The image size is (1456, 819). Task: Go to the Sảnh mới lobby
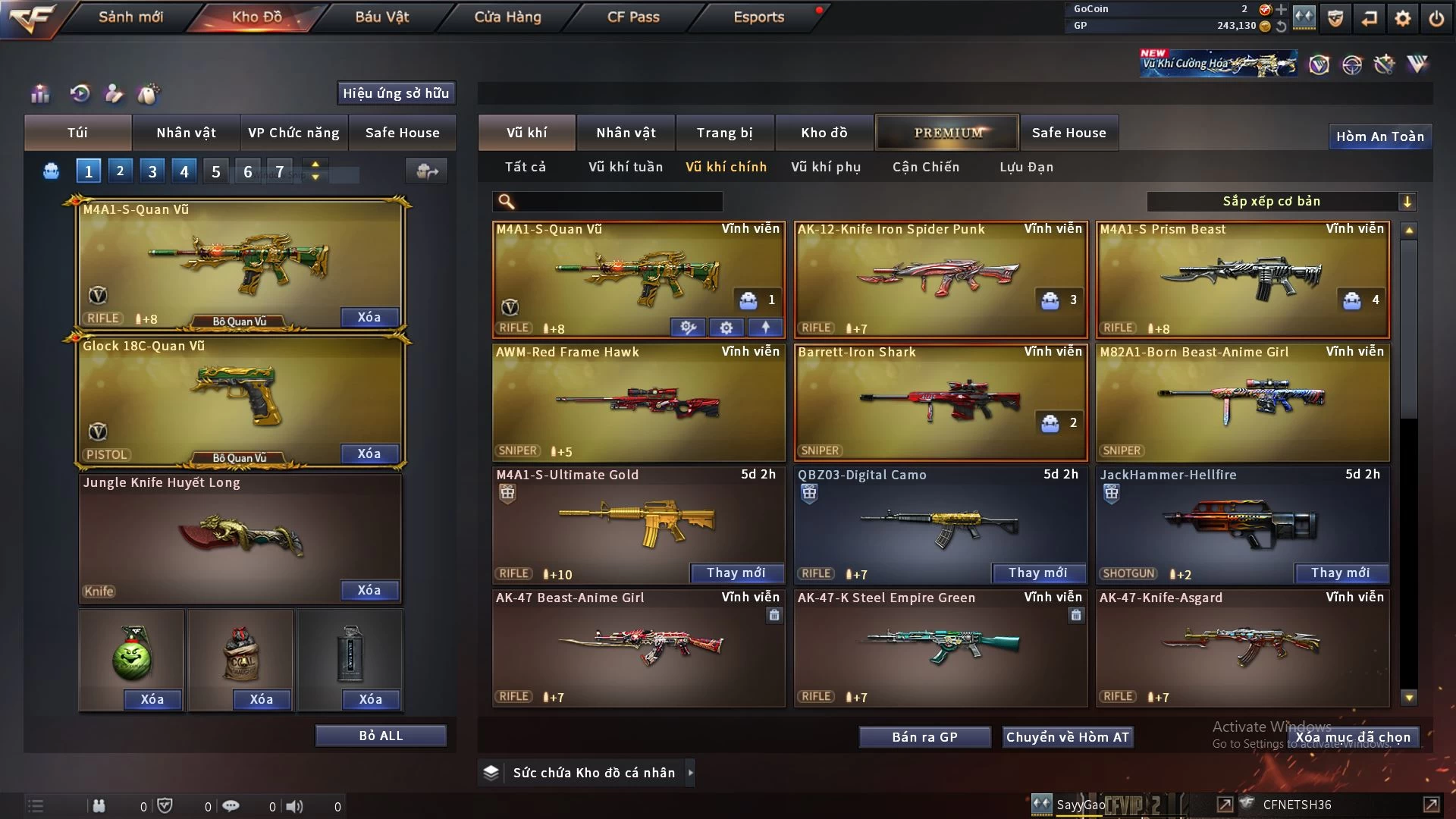tap(130, 17)
